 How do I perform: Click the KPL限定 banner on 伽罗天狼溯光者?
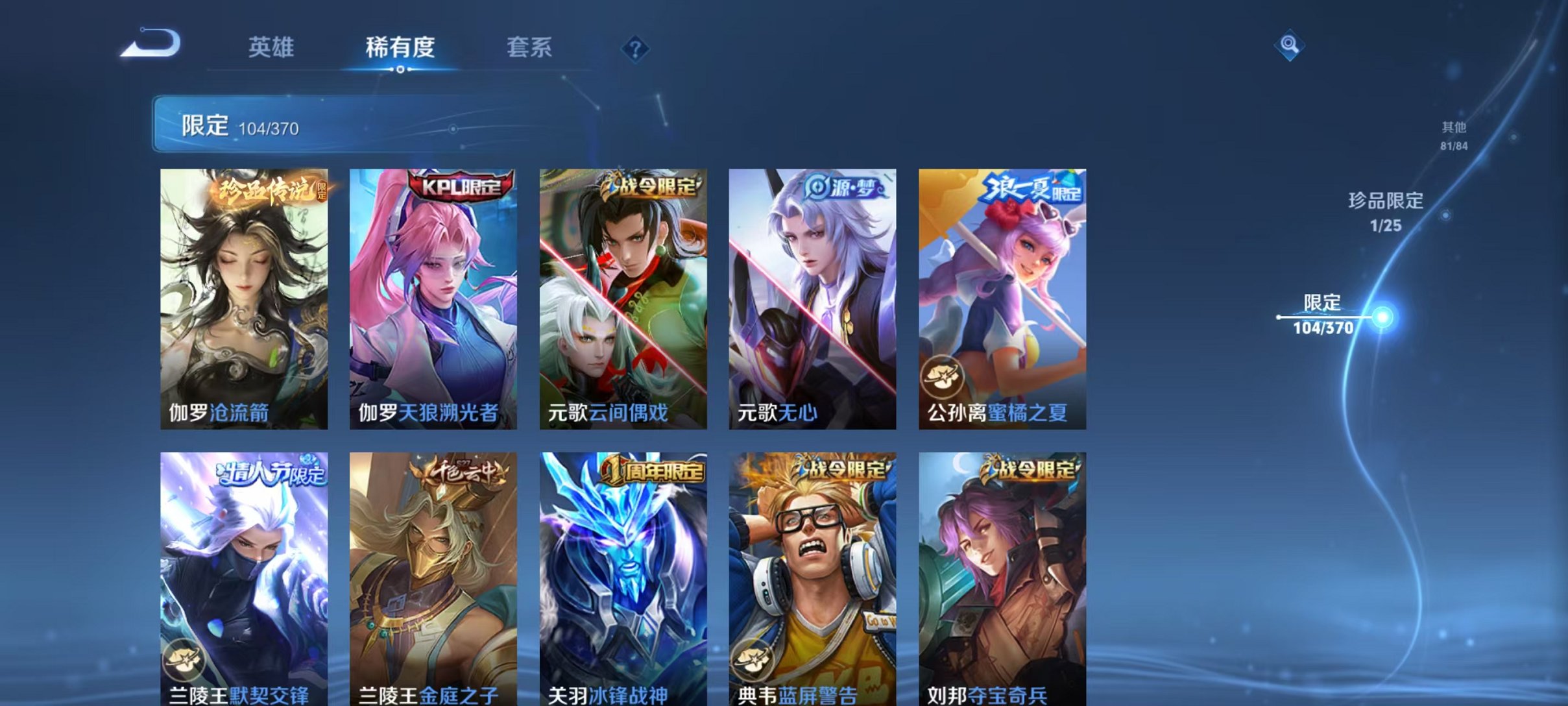pyautogui.click(x=455, y=185)
